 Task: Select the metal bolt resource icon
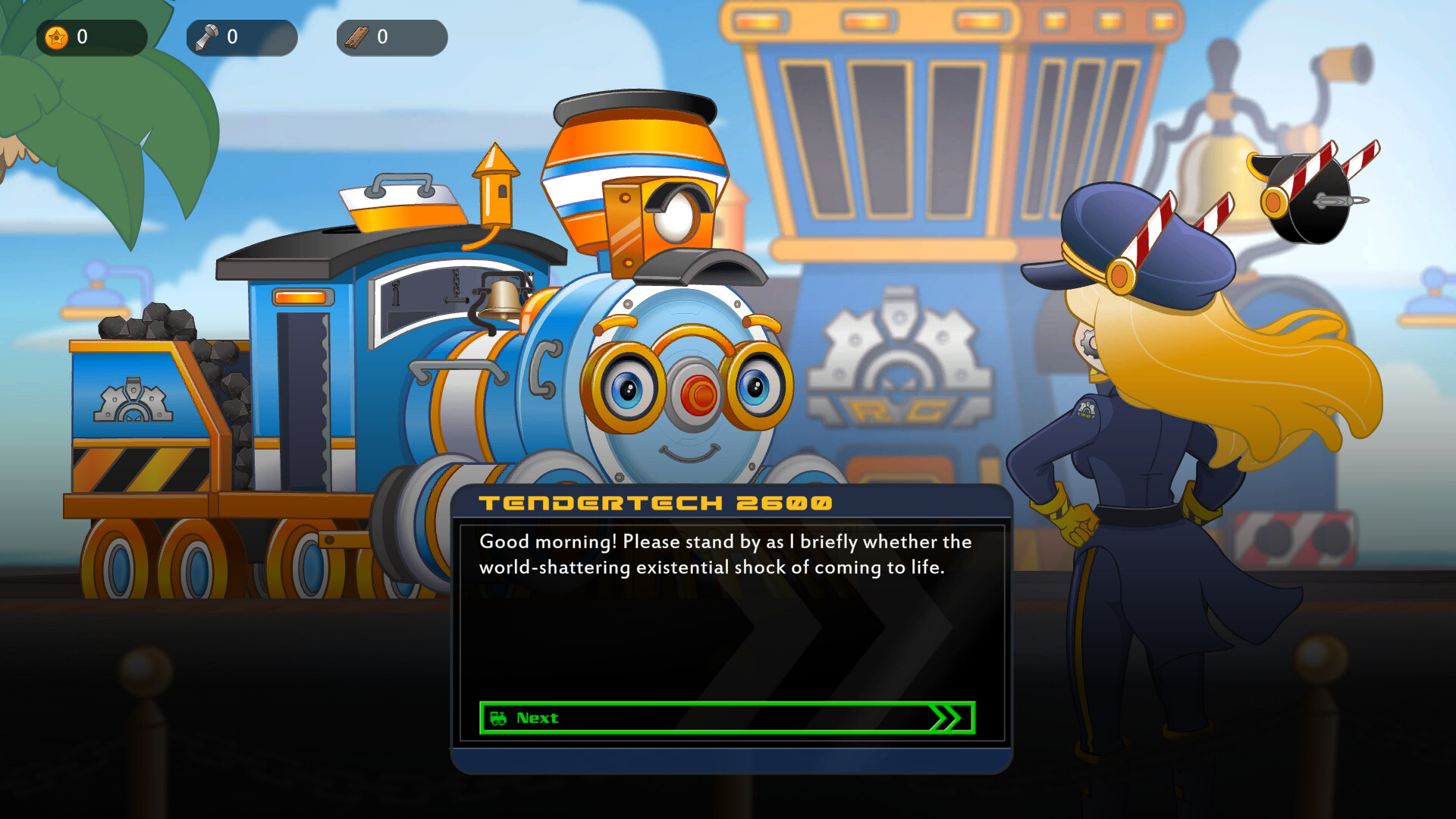pos(205,36)
